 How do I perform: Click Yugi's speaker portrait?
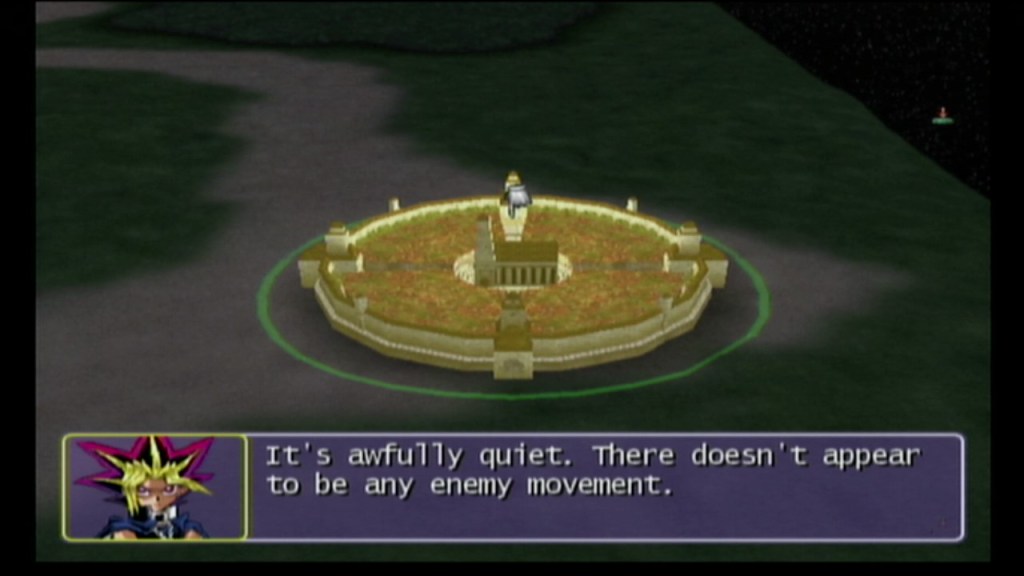pos(155,487)
